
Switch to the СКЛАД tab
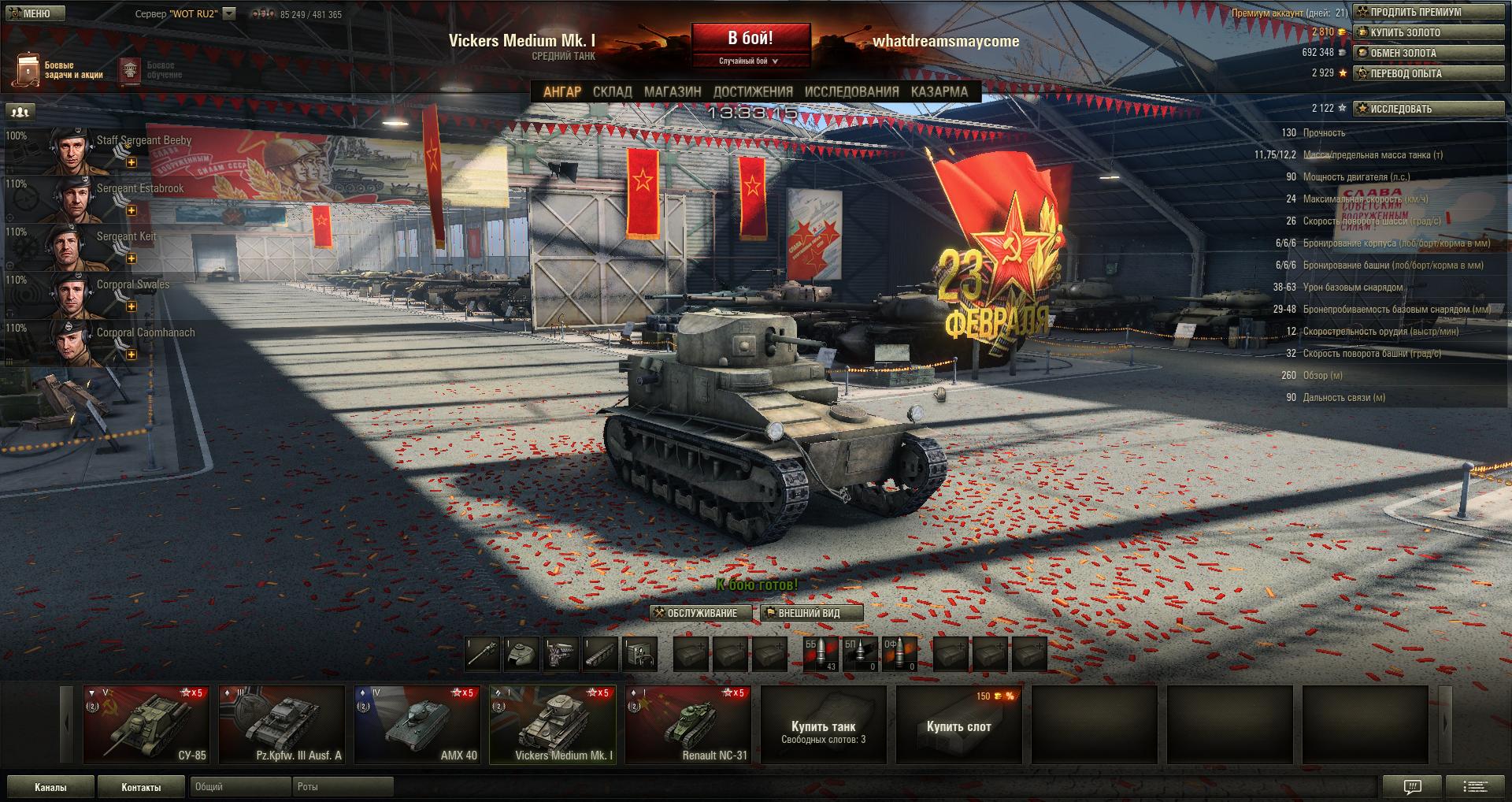[612, 91]
